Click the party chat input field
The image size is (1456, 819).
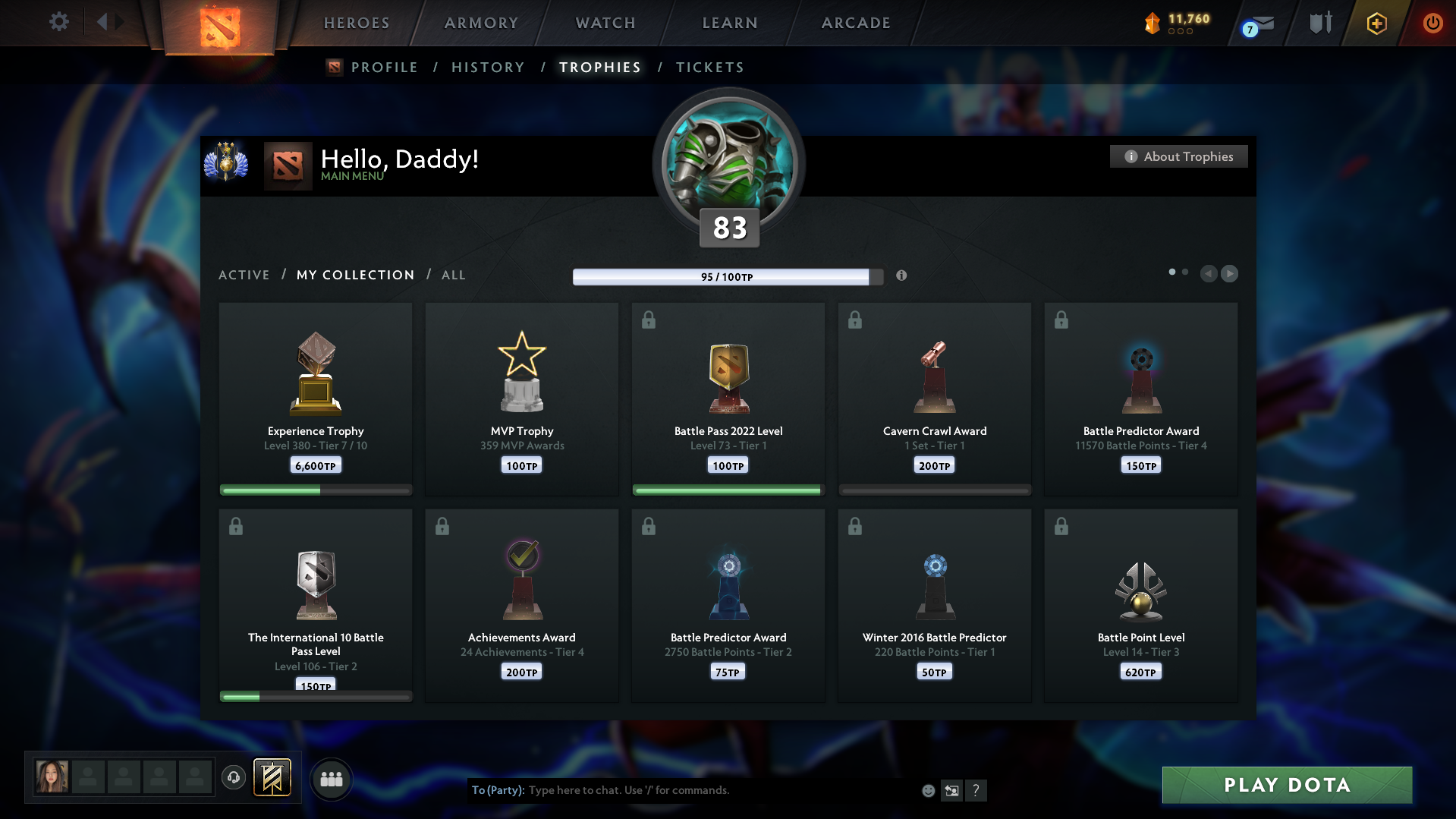tap(683, 790)
